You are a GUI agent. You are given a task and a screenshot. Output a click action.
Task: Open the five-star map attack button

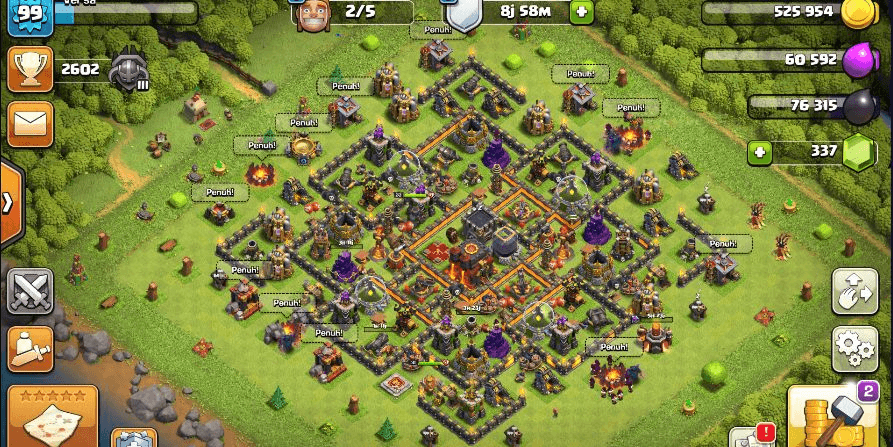click(52, 417)
